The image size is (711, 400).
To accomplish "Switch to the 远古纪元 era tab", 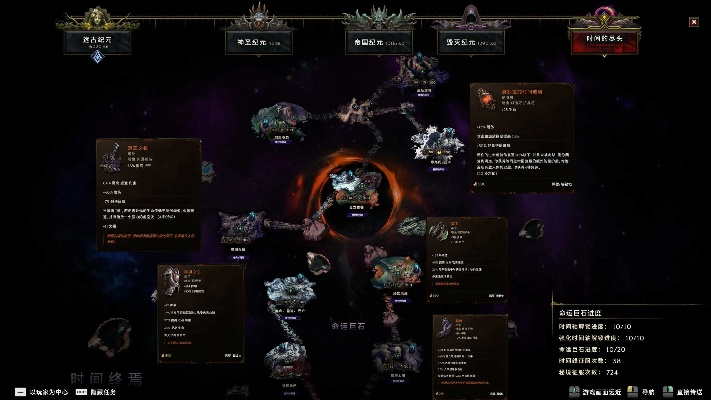I will [98, 40].
